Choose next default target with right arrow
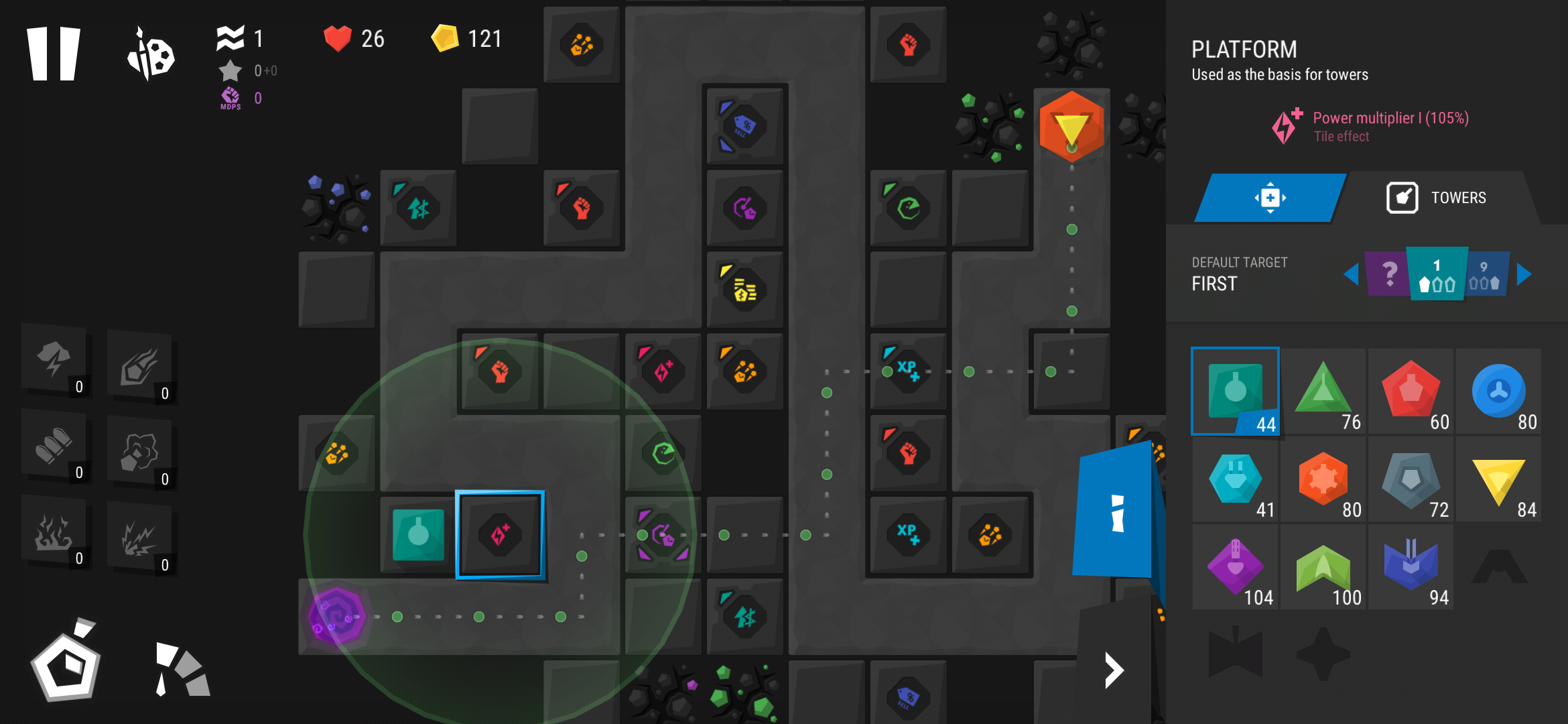Viewport: 1568px width, 724px height. [1524, 274]
